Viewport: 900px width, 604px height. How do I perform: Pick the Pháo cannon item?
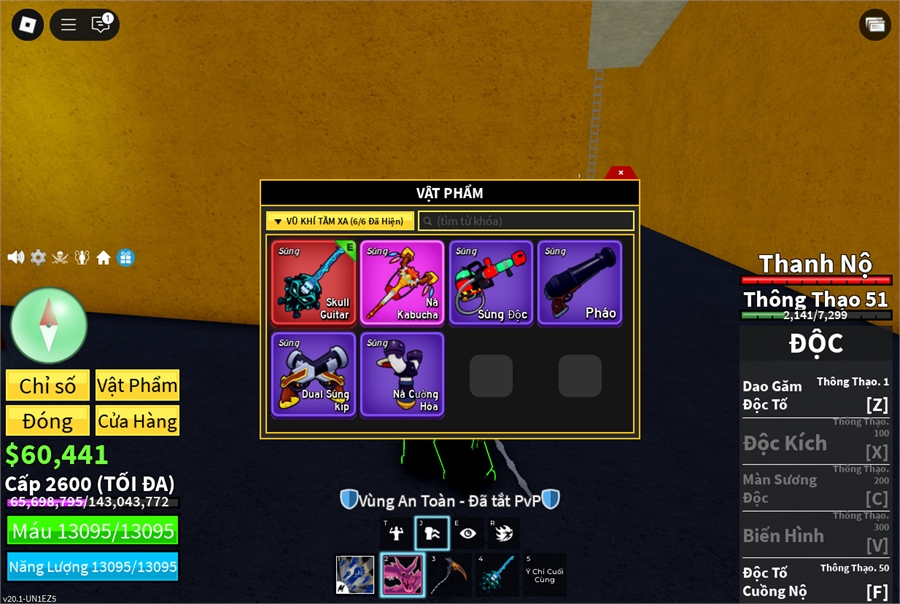(x=579, y=282)
